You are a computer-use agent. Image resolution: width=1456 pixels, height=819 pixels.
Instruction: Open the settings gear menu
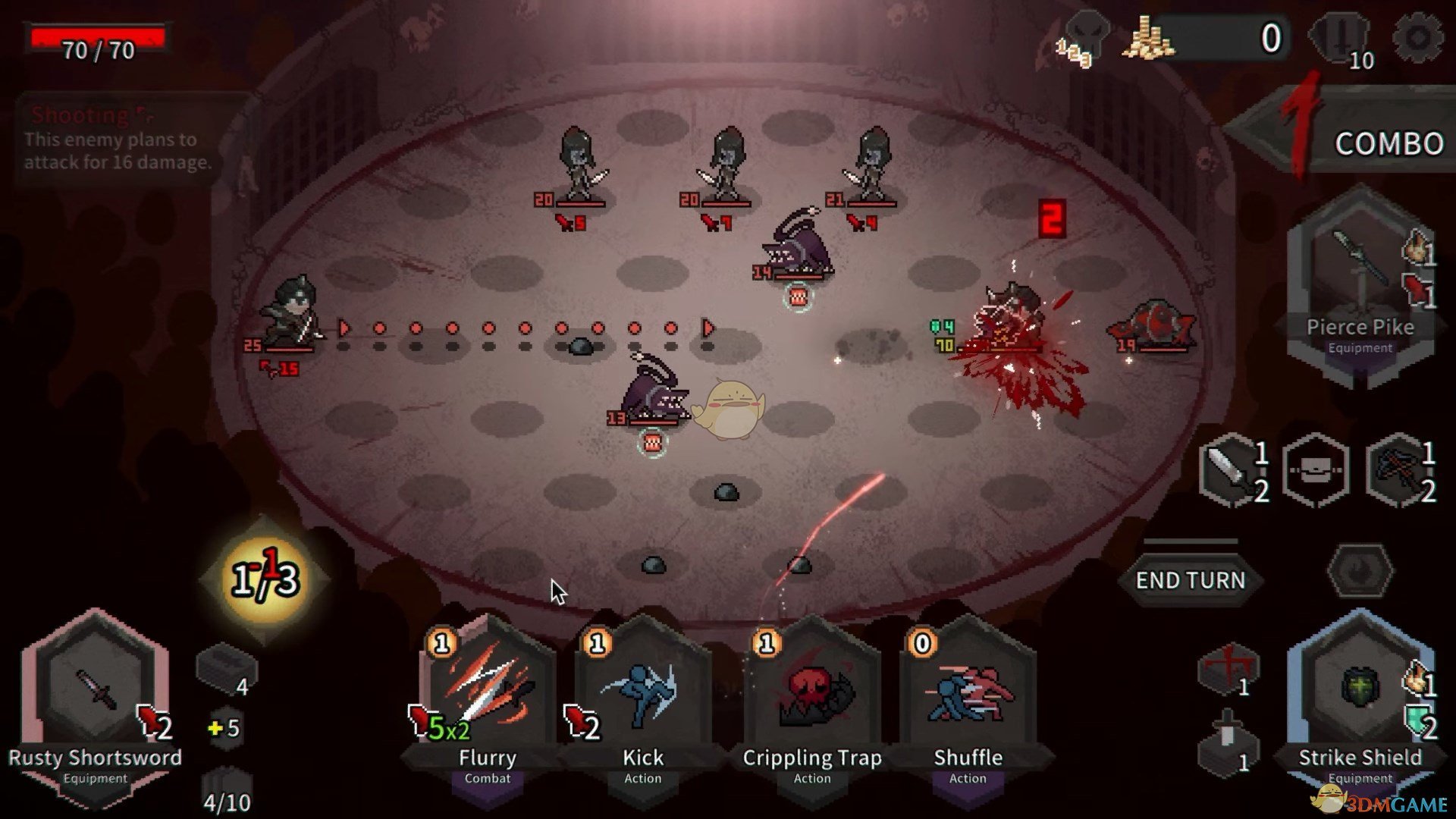coord(1417,37)
